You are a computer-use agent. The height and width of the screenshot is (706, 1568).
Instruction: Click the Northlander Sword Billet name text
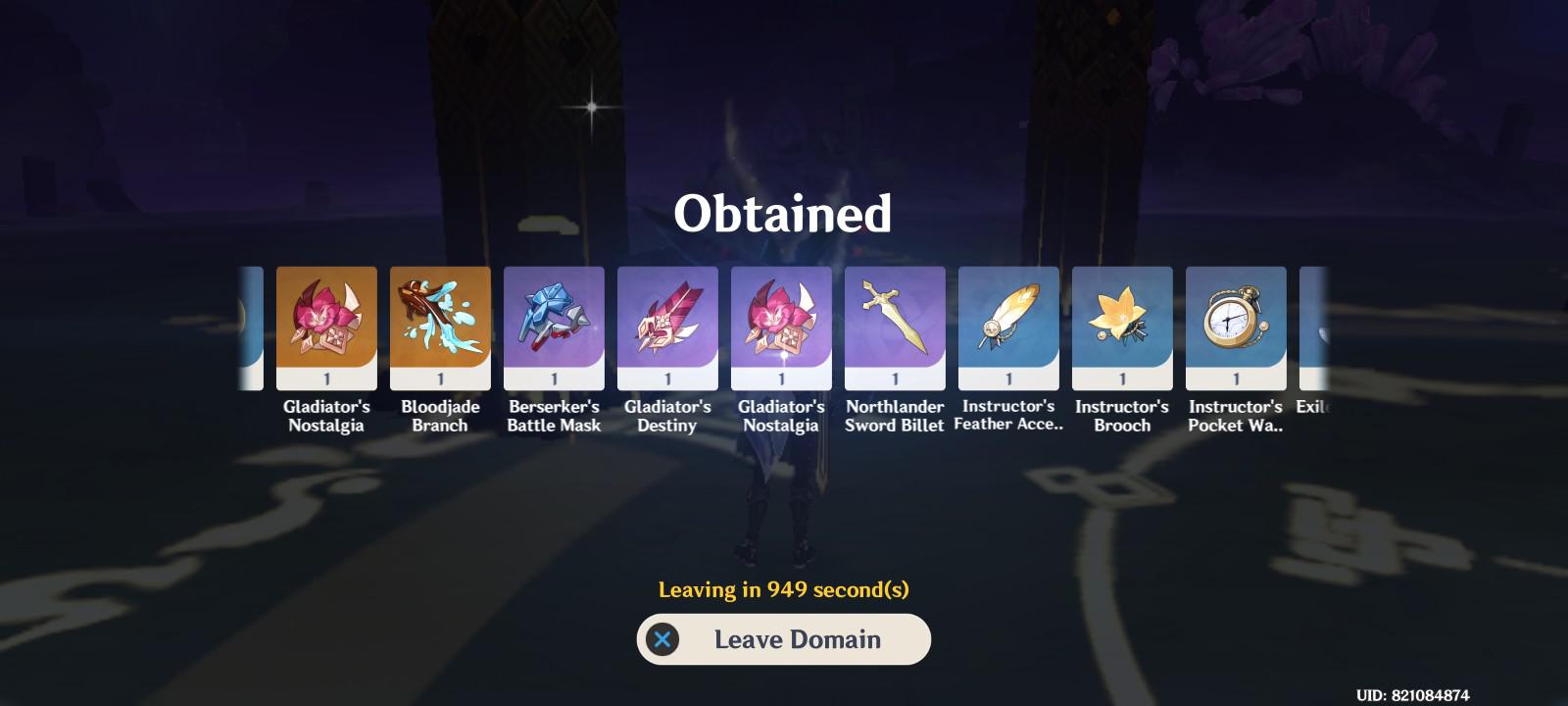point(894,416)
